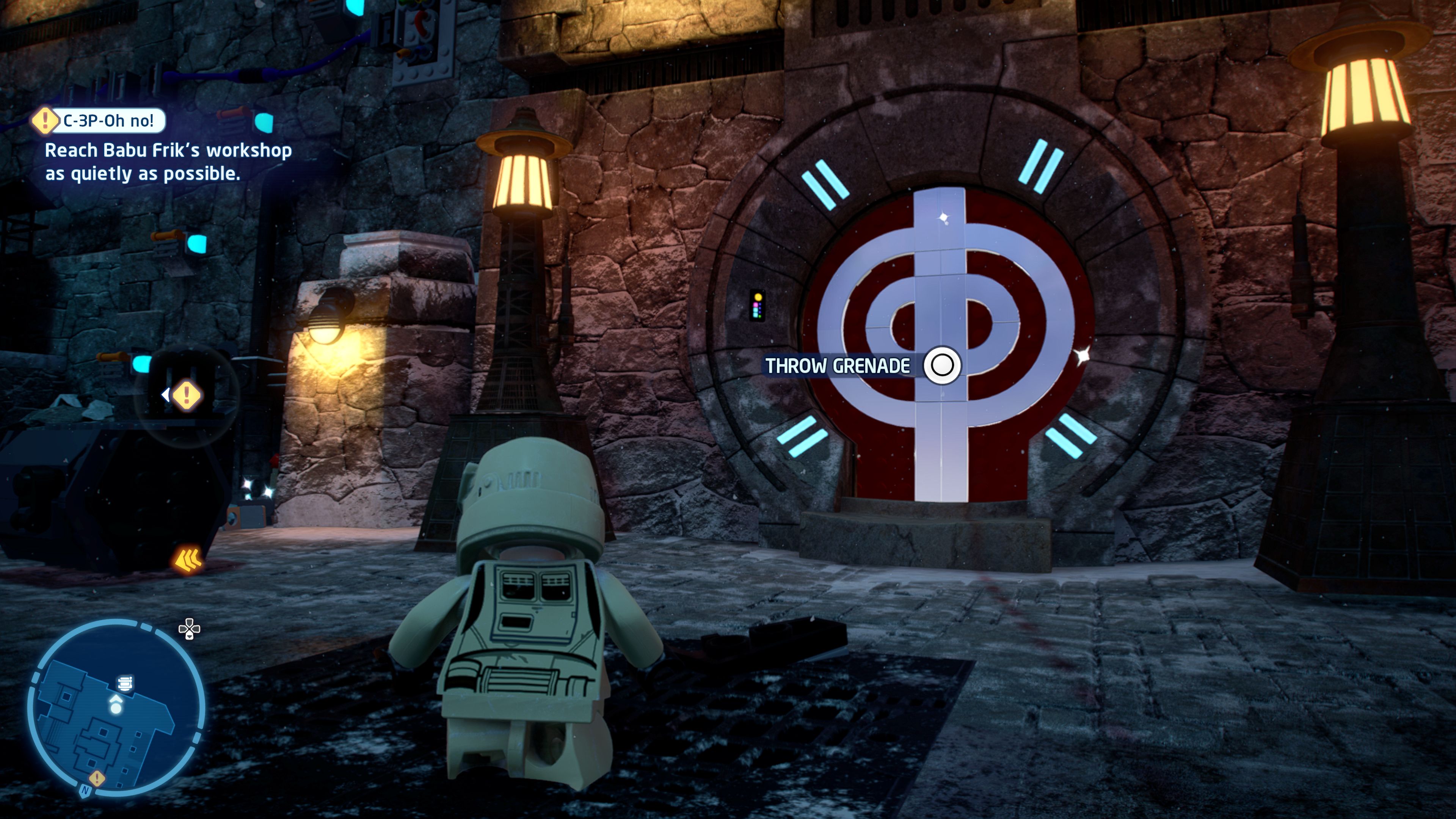Select the "C-3P-Oh no!" mission title
This screenshot has height=819, width=1456.
pyautogui.click(x=108, y=121)
